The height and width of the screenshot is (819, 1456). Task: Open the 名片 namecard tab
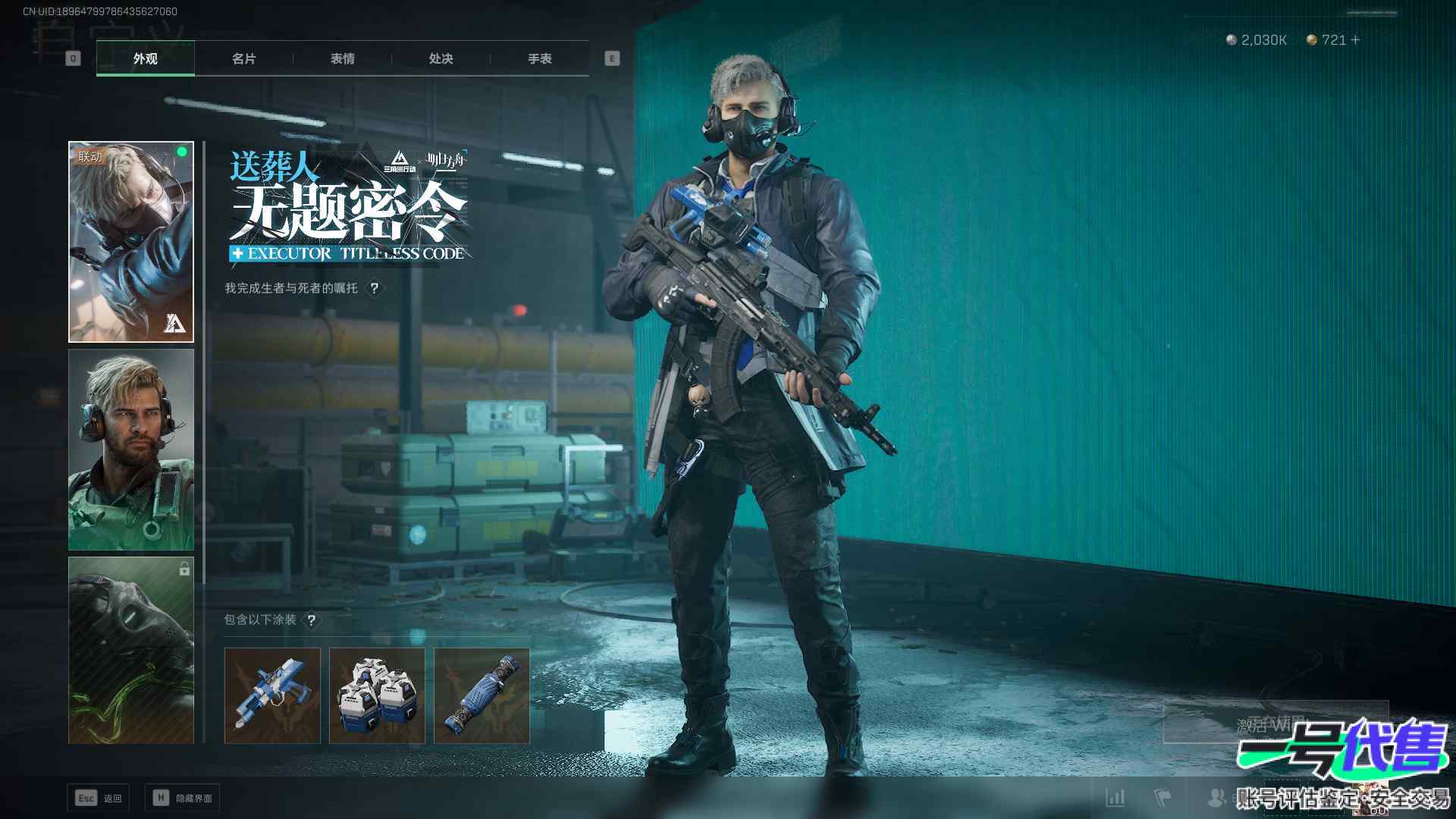[243, 58]
